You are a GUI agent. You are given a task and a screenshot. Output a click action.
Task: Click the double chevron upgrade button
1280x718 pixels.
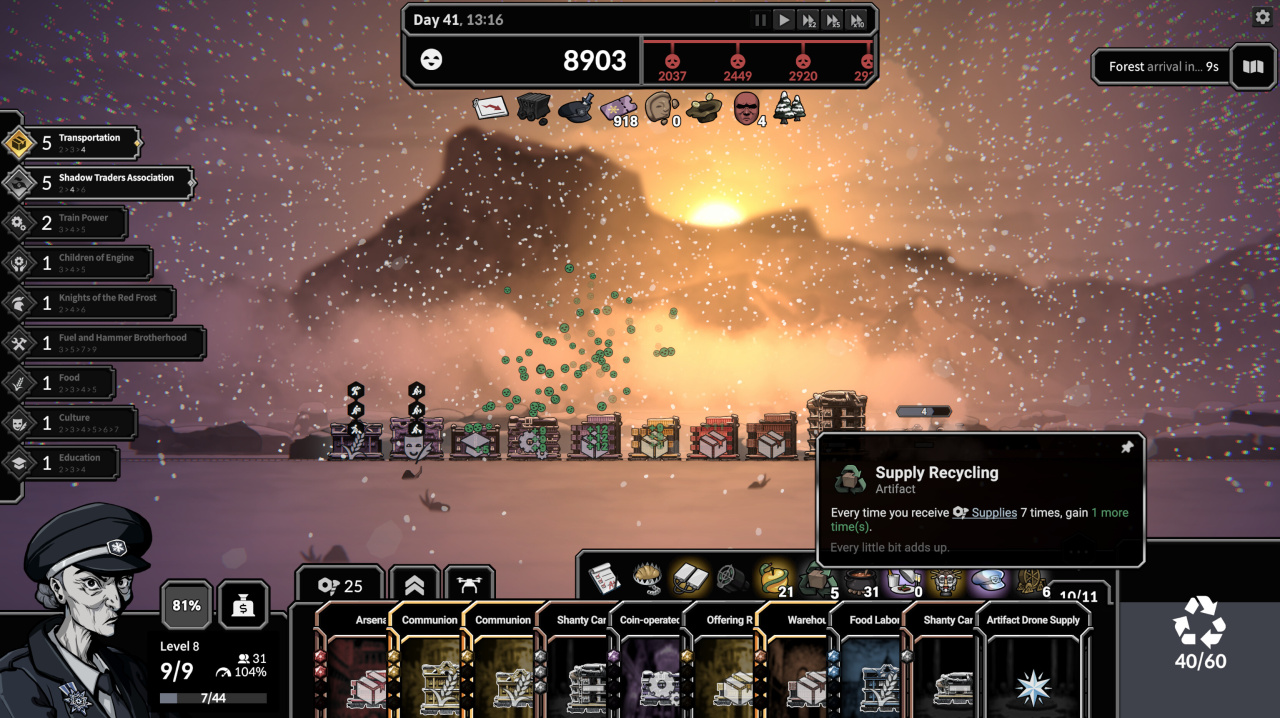point(414,586)
